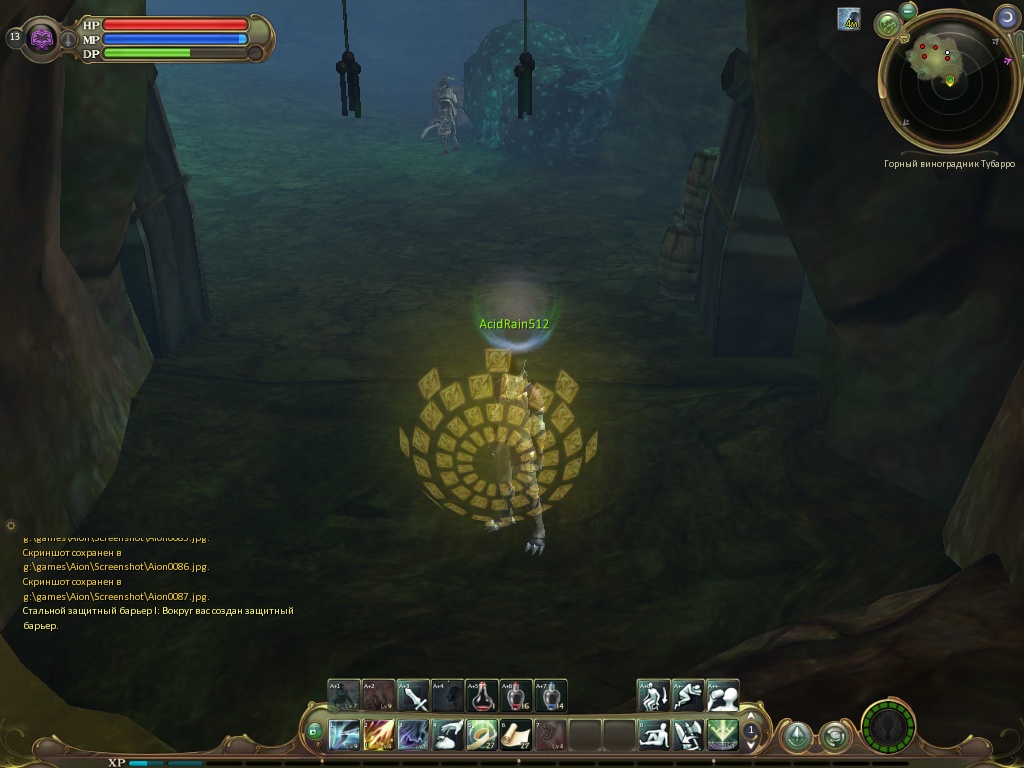This screenshot has height=768, width=1024.
Task: Activate the sit-and-rest action icon
Action: pos(654,735)
